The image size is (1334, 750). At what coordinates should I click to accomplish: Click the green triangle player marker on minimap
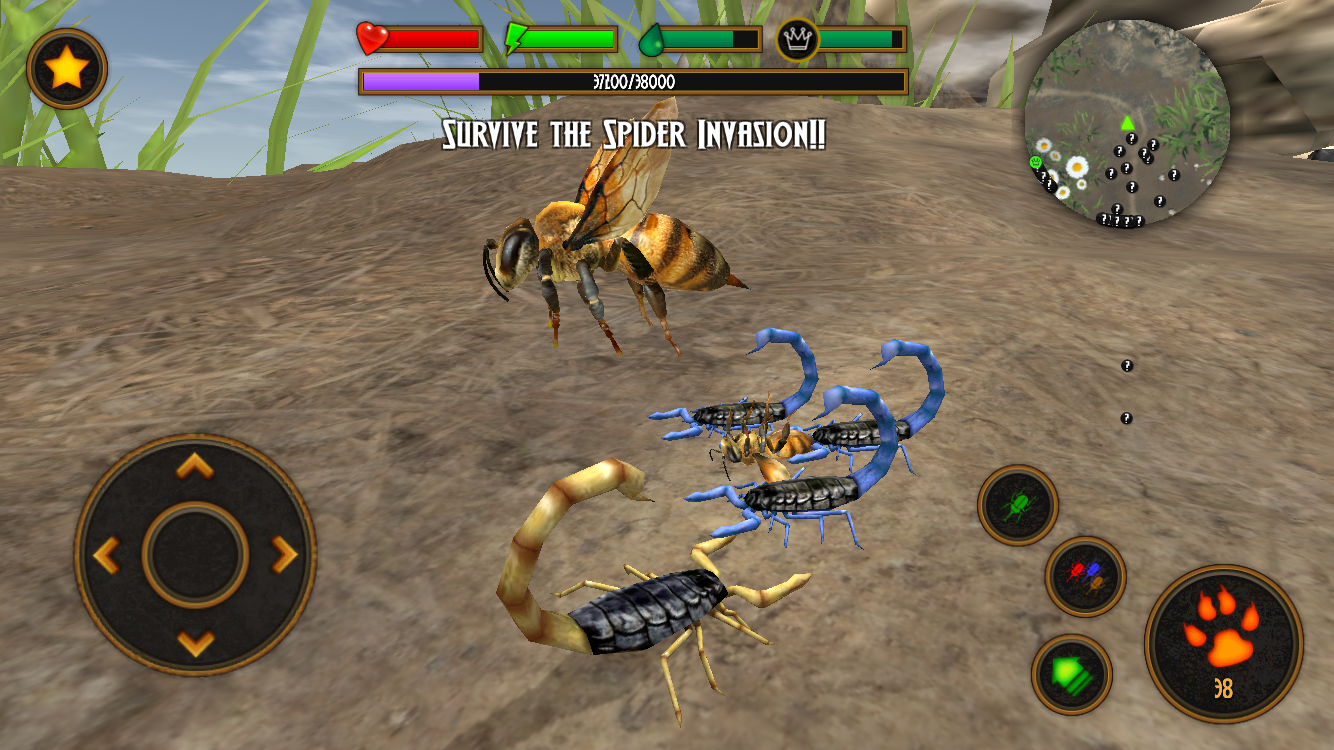pos(1126,124)
